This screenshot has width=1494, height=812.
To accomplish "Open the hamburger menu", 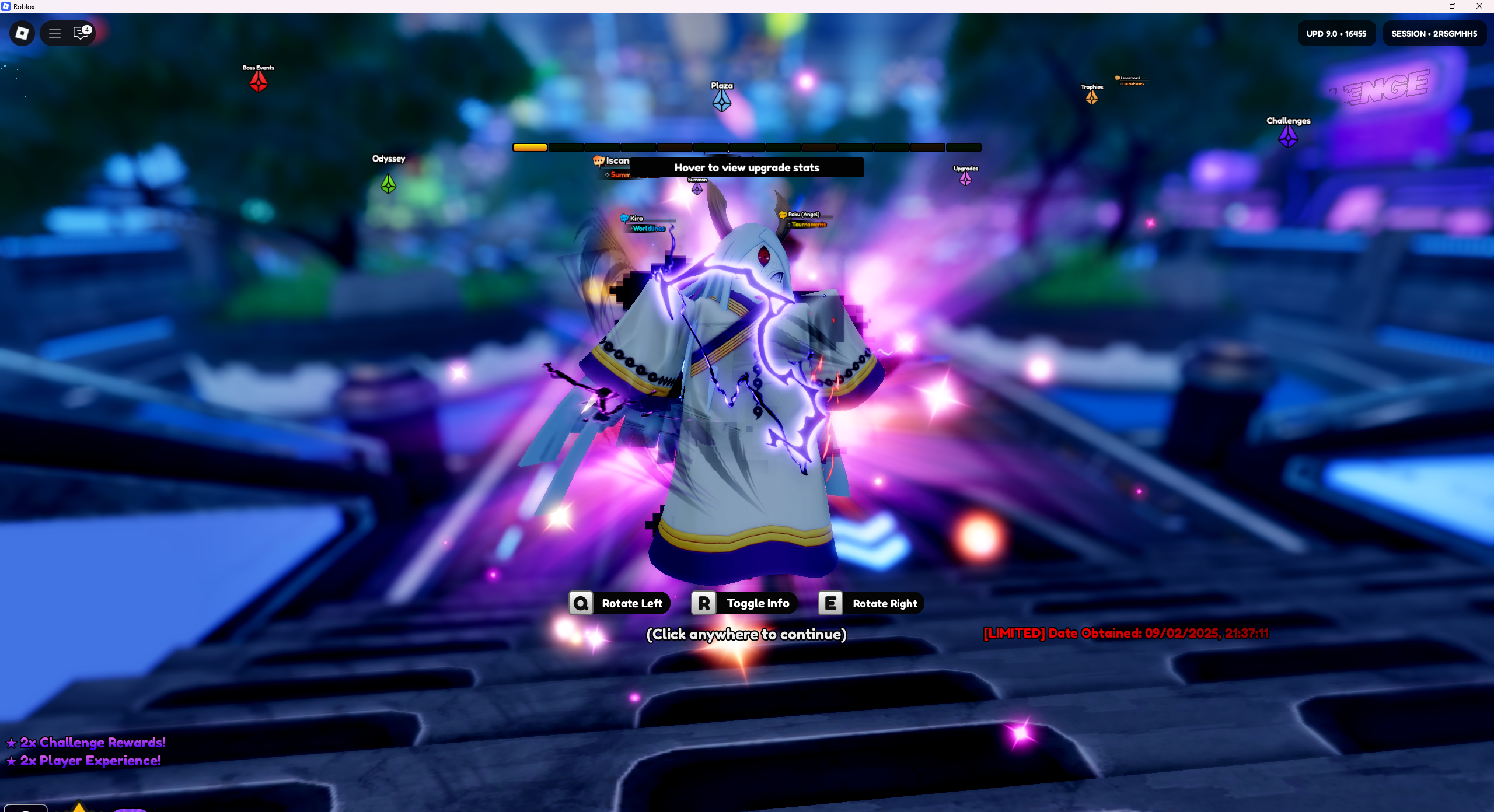I will (55, 33).
